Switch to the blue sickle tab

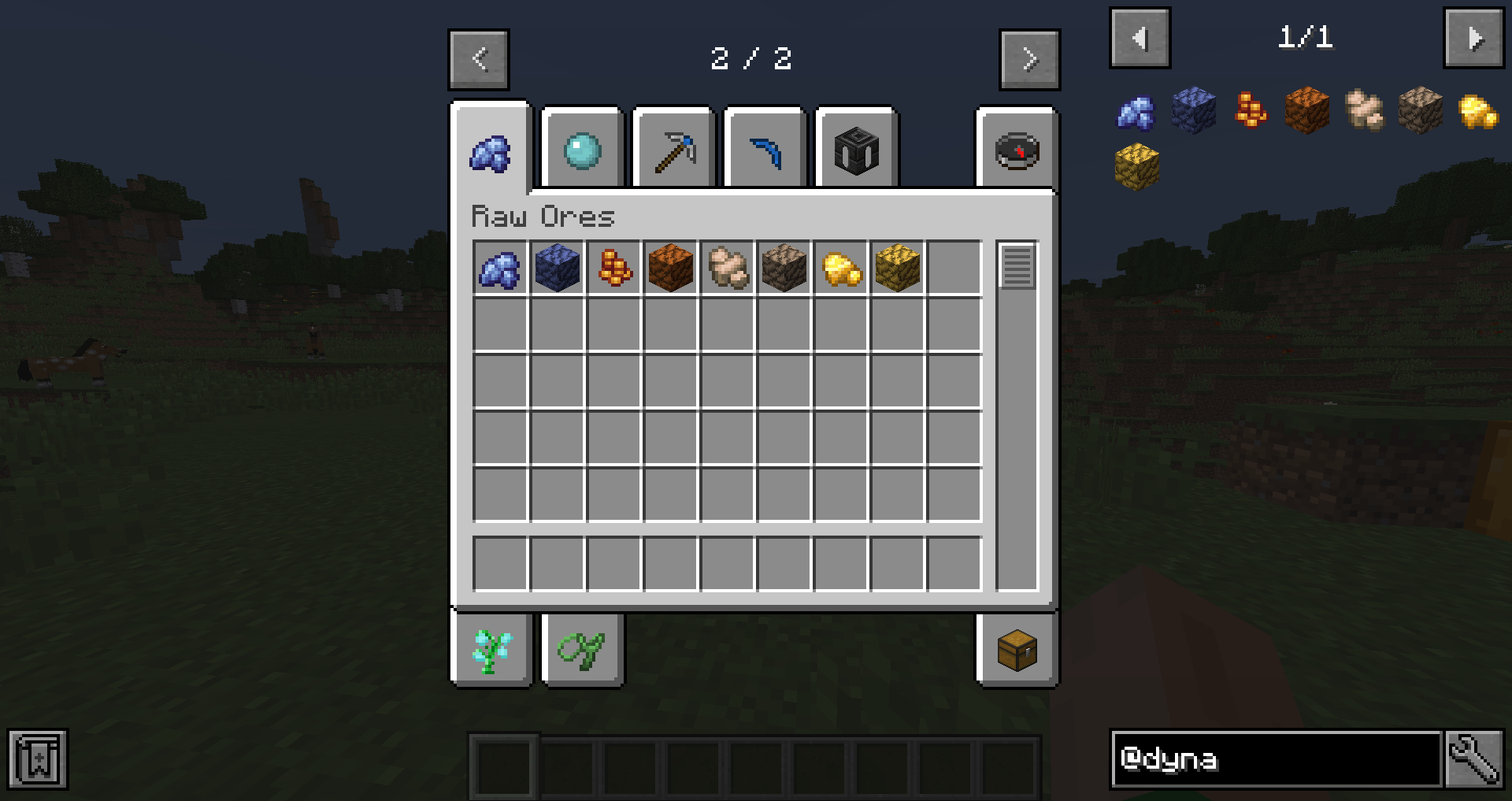[x=765, y=150]
